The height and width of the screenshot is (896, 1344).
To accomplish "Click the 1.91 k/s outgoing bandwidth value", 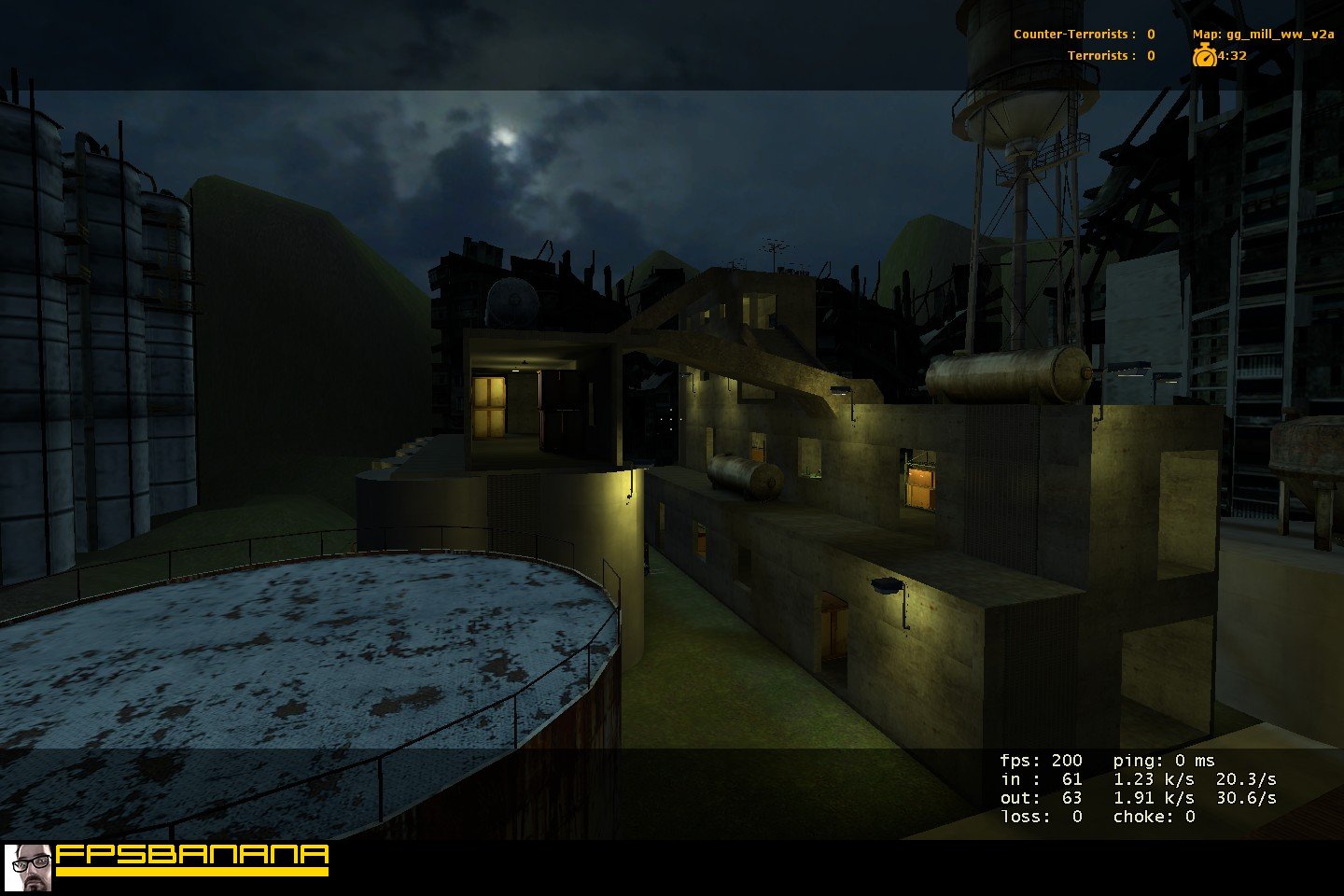I will [1154, 798].
